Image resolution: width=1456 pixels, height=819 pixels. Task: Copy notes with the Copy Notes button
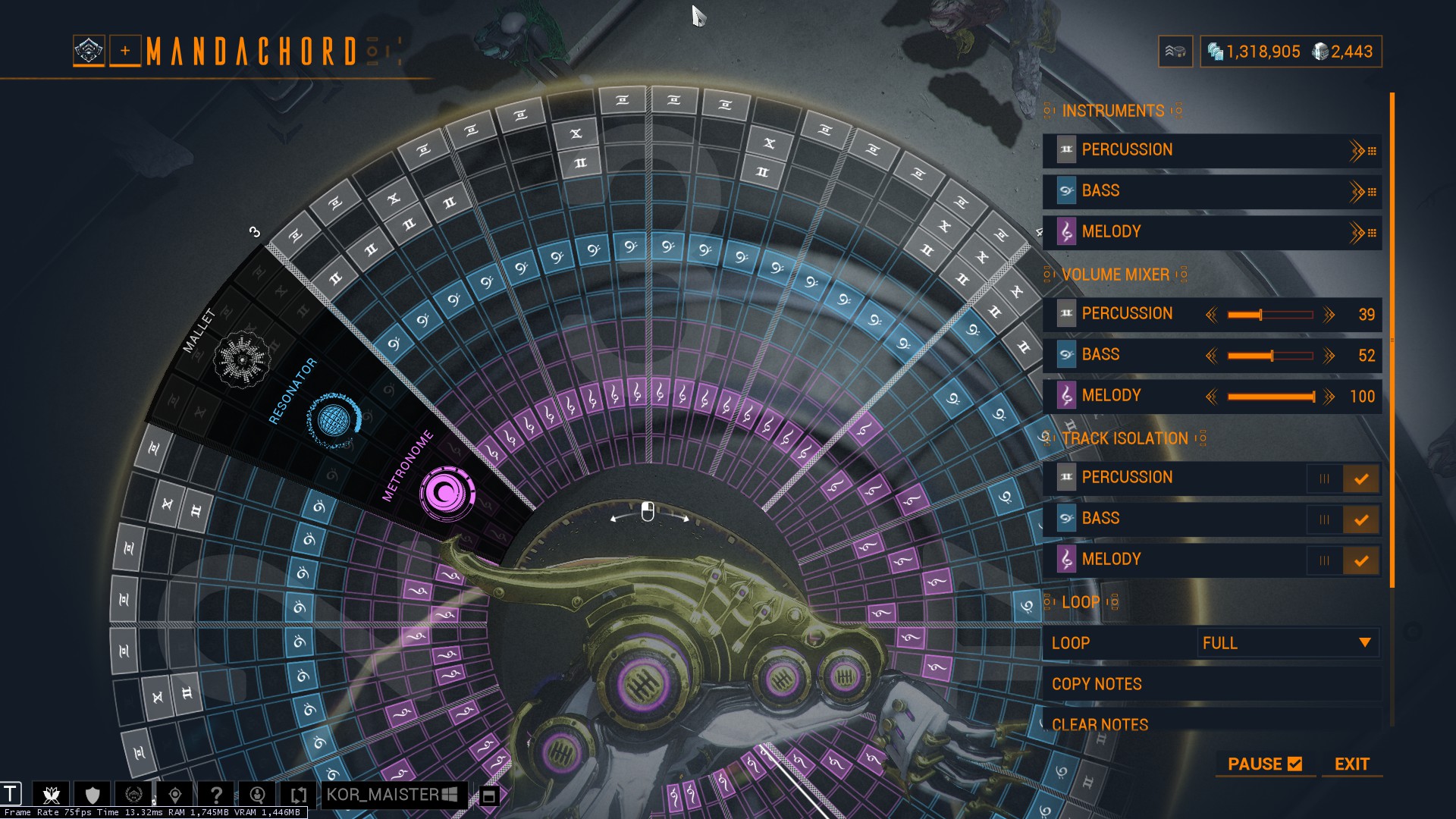[1097, 684]
